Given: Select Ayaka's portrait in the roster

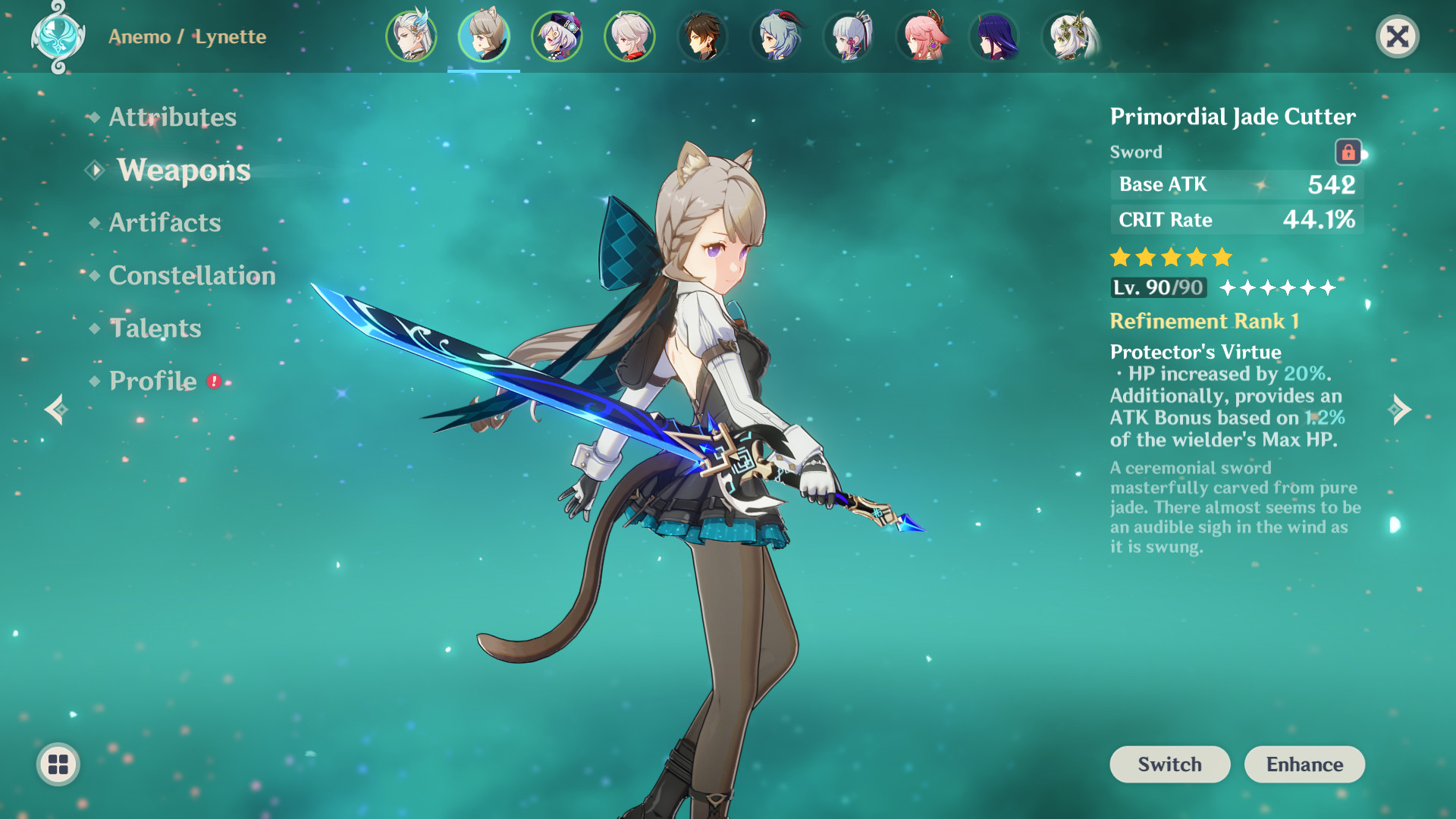Looking at the screenshot, I should 849,36.
